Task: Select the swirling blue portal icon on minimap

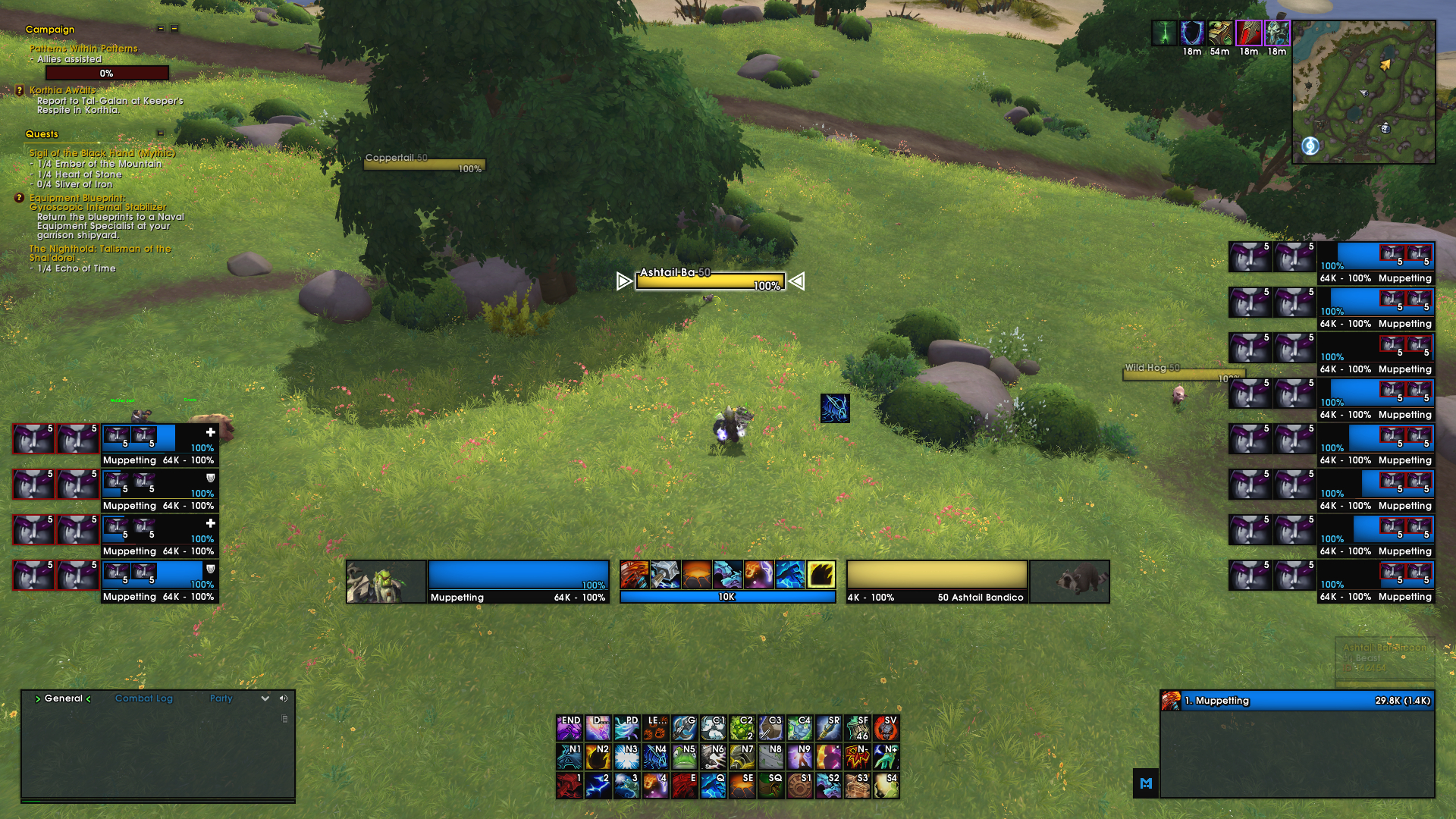Action: pyautogui.click(x=1310, y=146)
